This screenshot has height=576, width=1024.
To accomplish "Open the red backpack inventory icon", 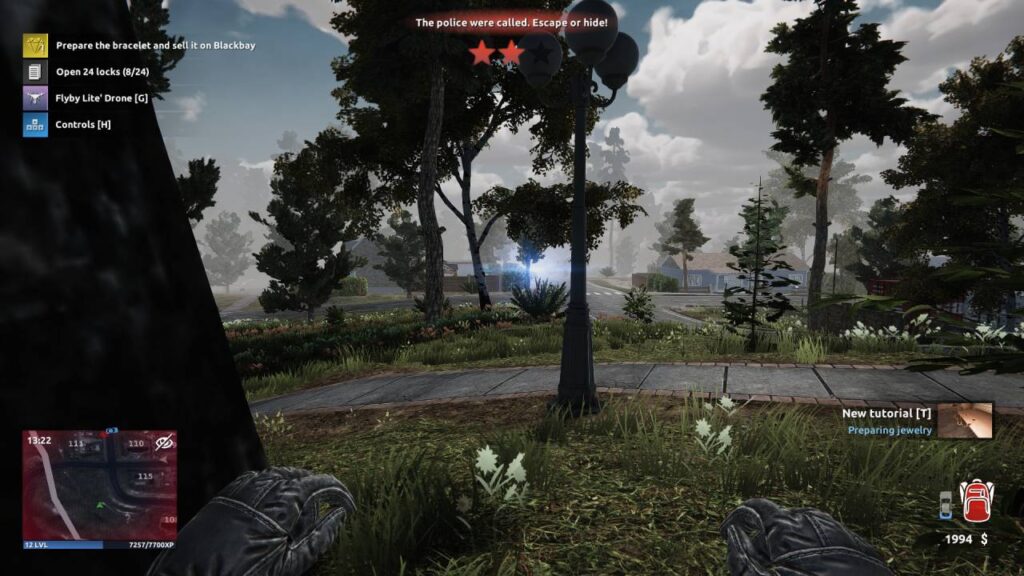I will (x=975, y=502).
